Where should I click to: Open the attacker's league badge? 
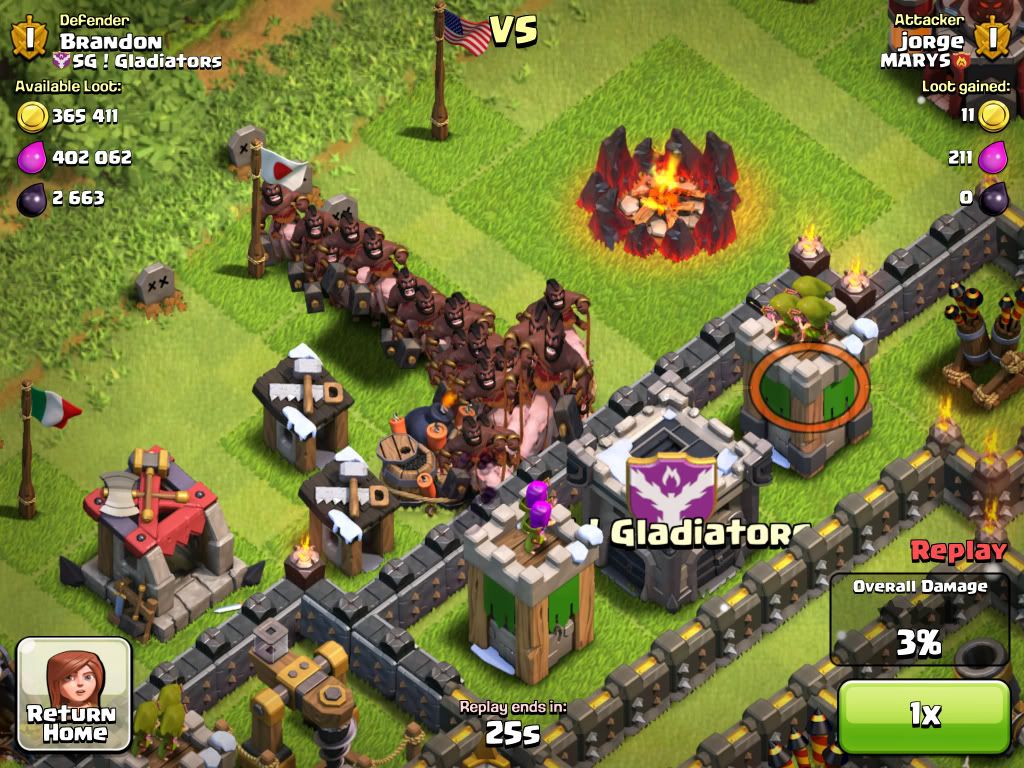pyautogui.click(x=993, y=38)
